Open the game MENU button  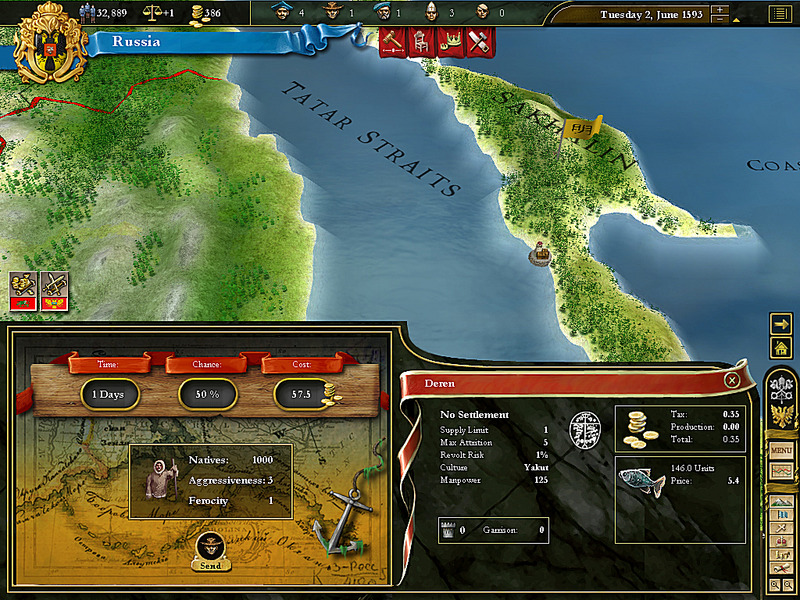[781, 451]
